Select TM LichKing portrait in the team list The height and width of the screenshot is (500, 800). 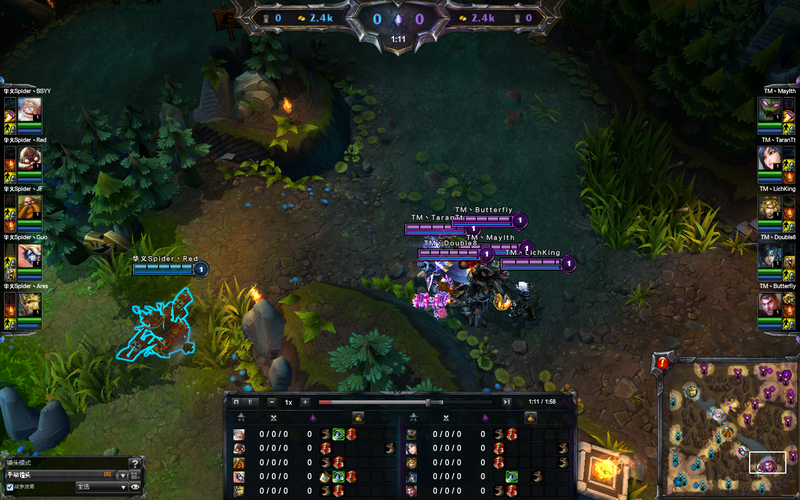(x=776, y=207)
